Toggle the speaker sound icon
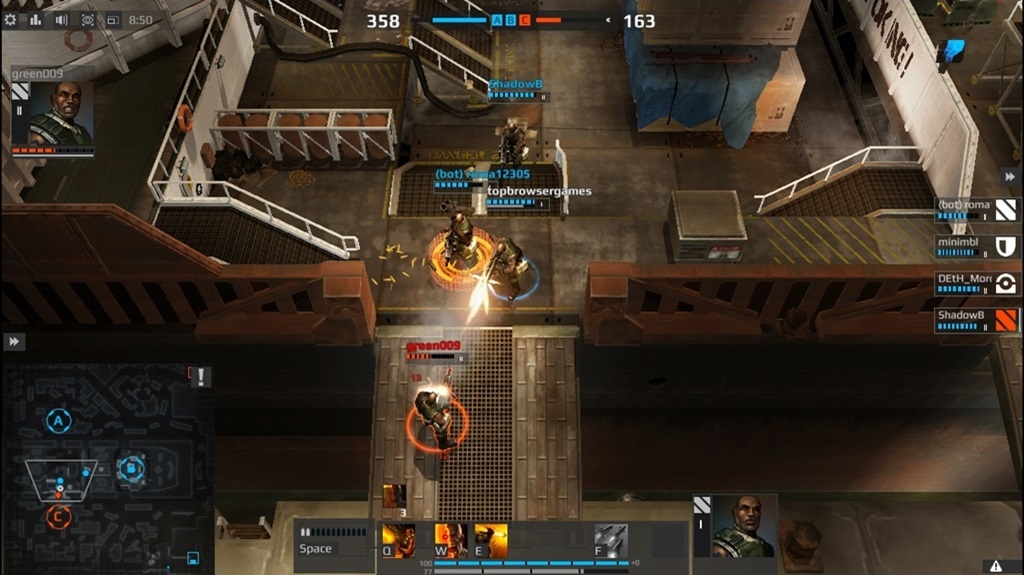The height and width of the screenshot is (575, 1024). coord(61,19)
